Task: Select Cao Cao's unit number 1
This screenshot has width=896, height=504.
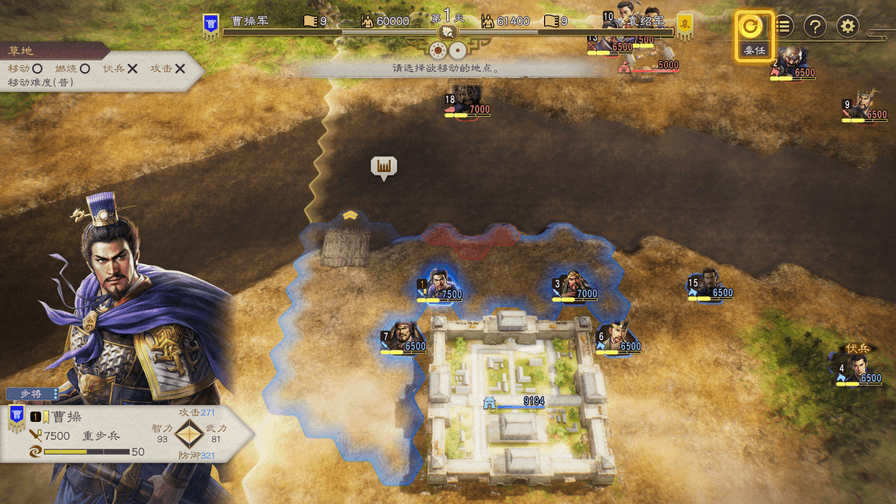Action: (438, 285)
